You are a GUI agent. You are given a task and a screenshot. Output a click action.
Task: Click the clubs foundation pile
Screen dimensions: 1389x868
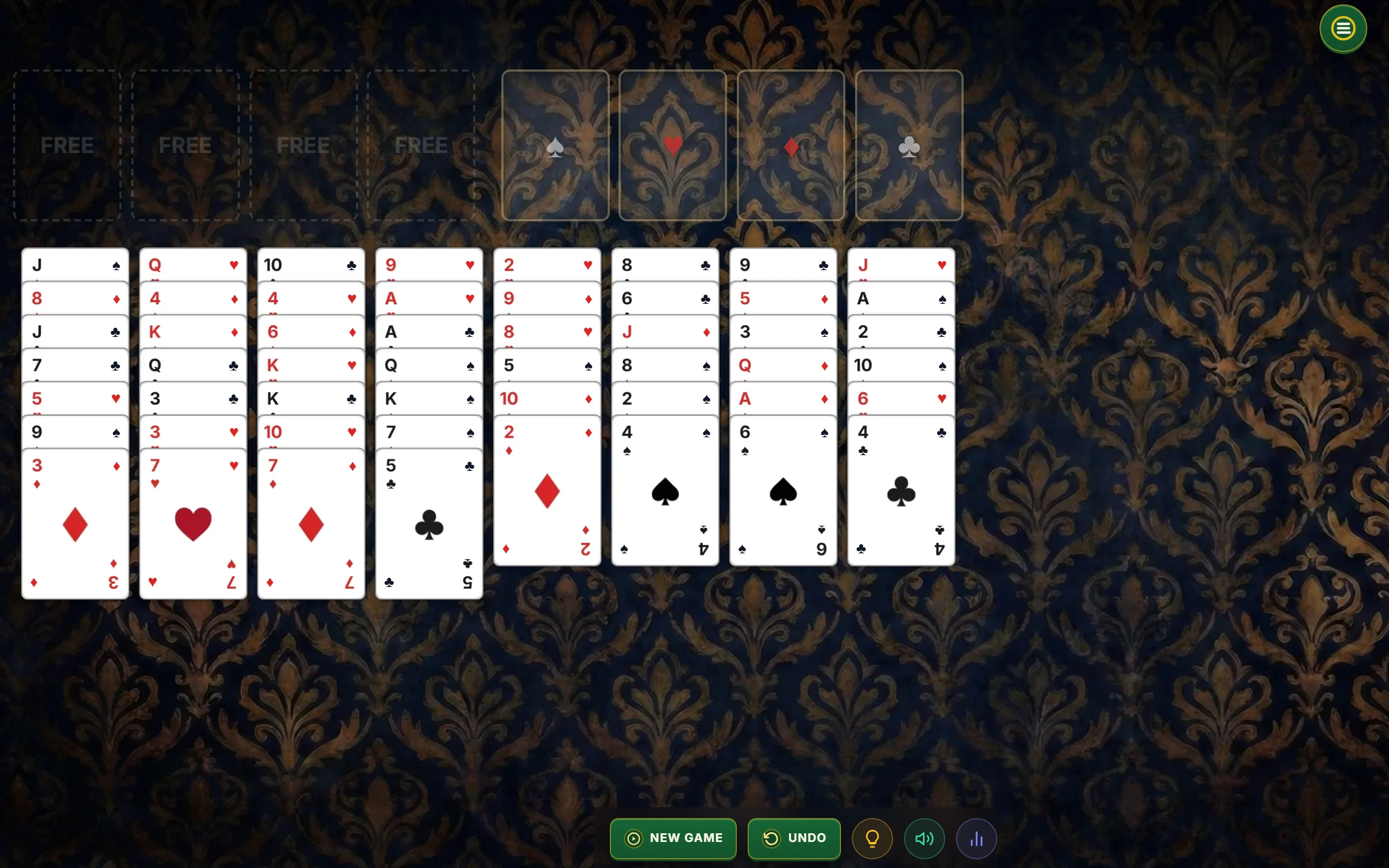pos(909,145)
